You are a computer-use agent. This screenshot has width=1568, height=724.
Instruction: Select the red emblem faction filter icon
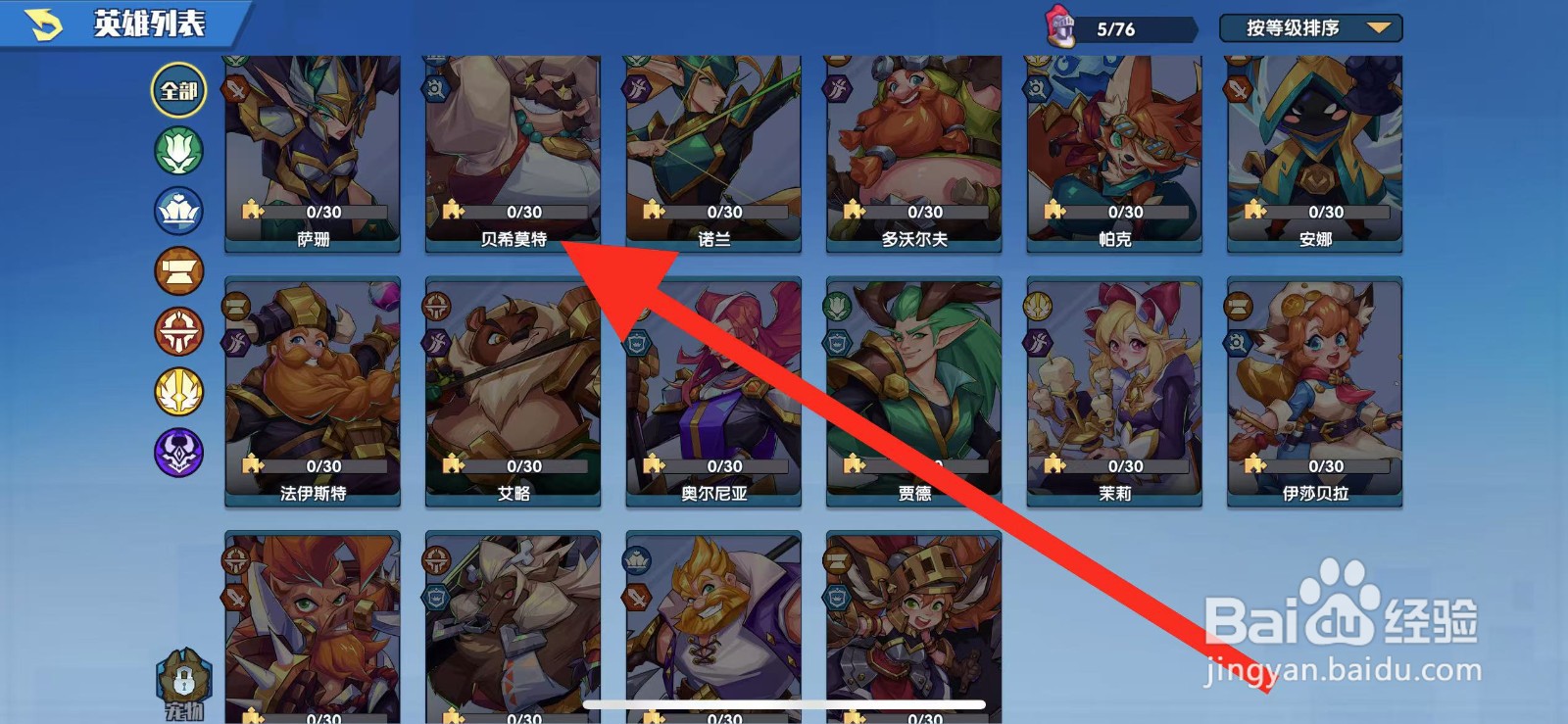pos(177,331)
